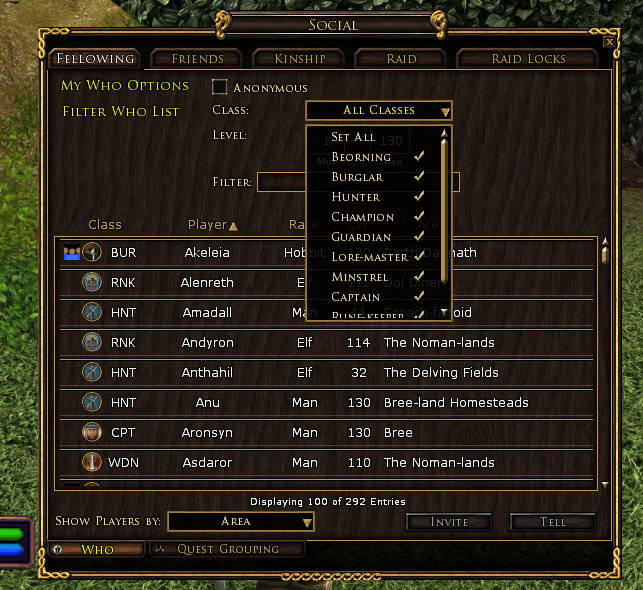The height and width of the screenshot is (590, 643).
Task: Toggle the Anonymous checkbox
Action: click(x=220, y=87)
